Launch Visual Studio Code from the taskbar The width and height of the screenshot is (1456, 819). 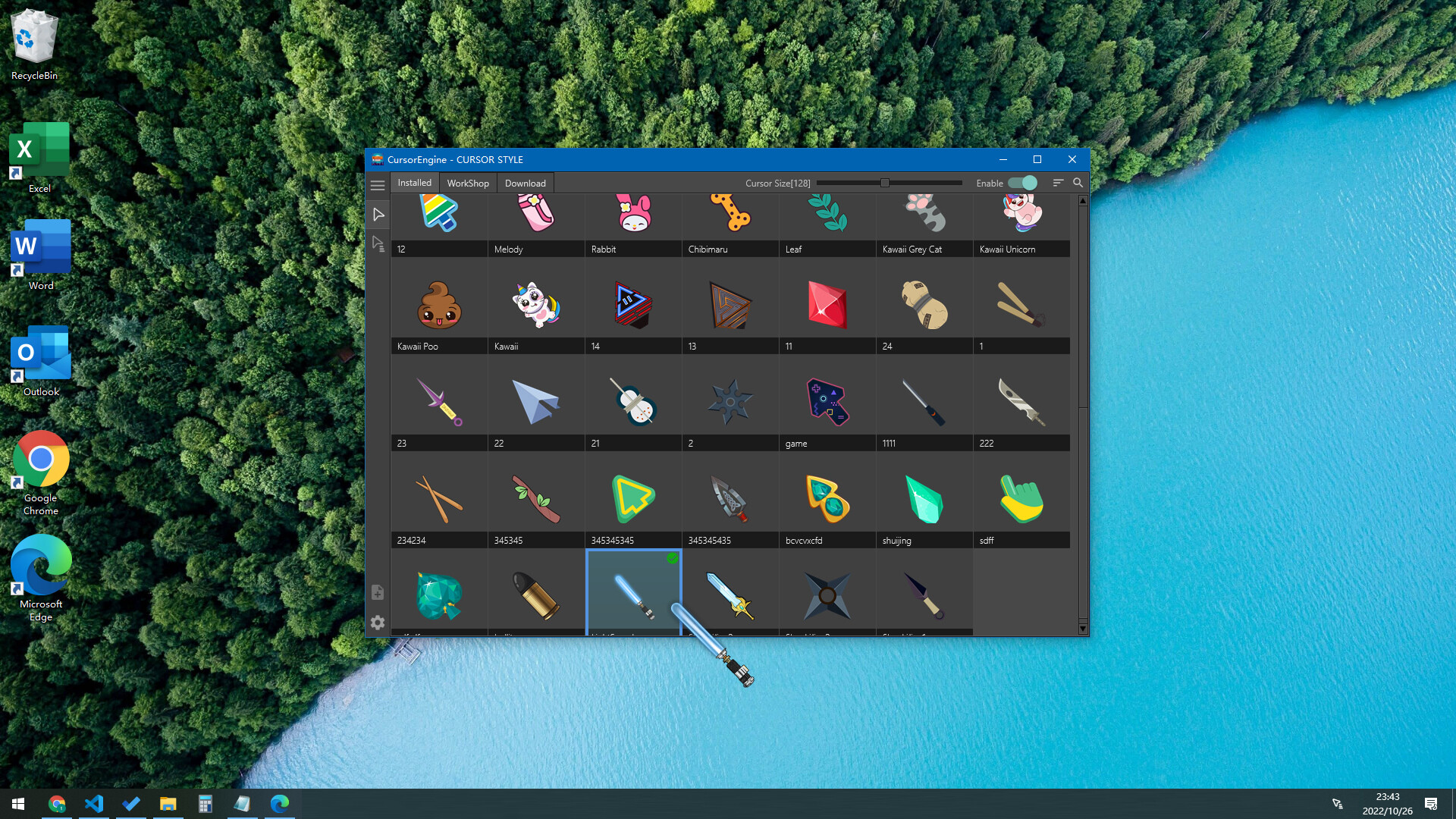[94, 803]
